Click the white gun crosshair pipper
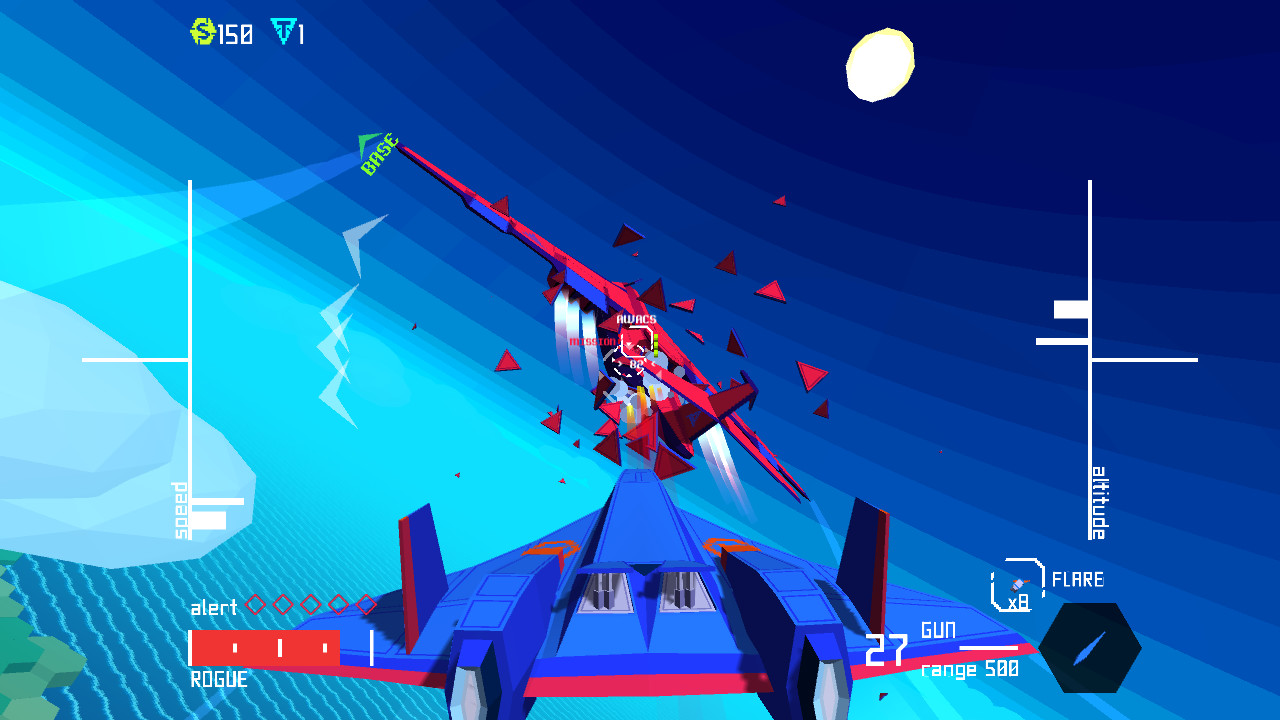The width and height of the screenshot is (1280, 720). pos(630,365)
